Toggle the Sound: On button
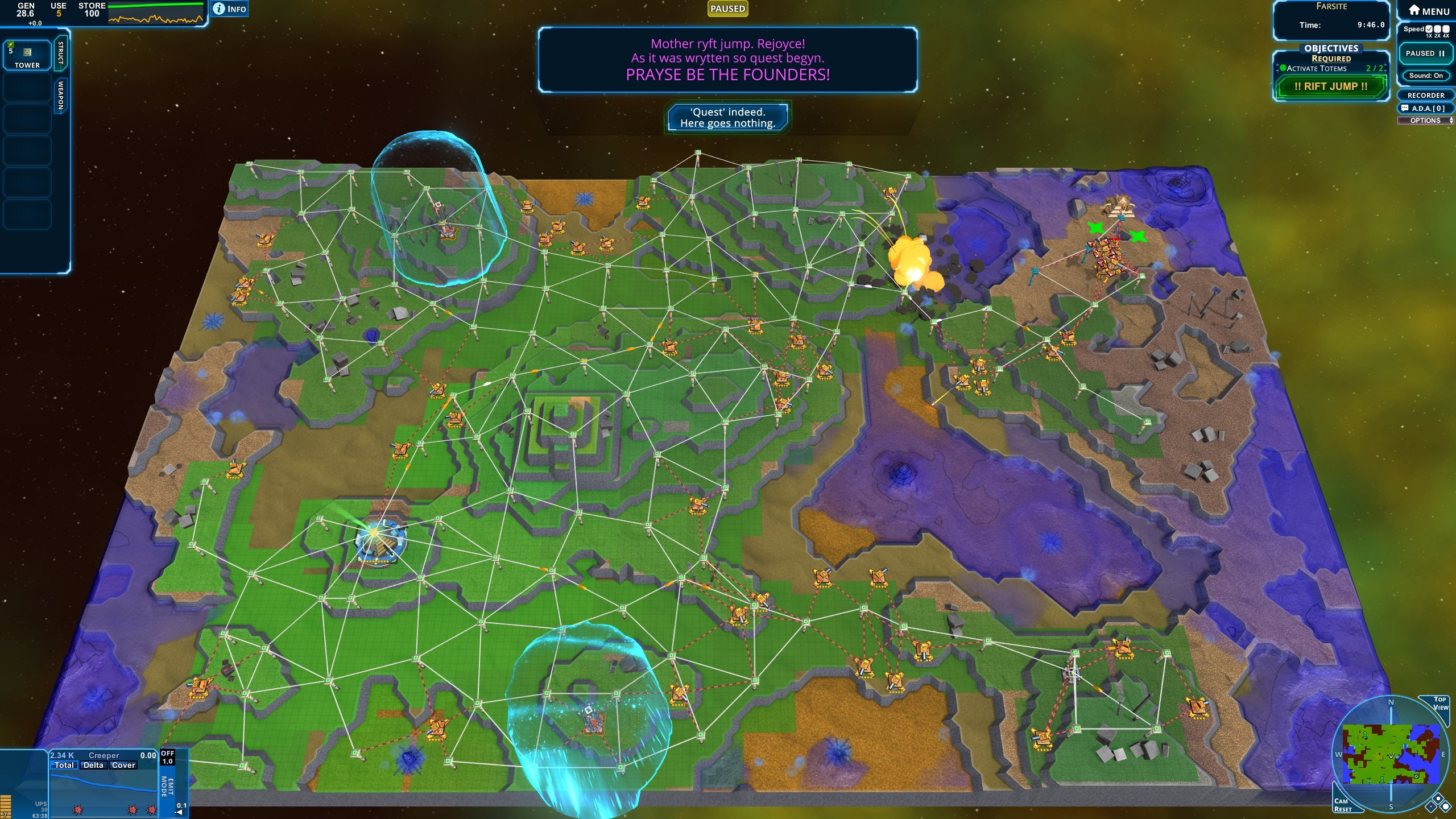The width and height of the screenshot is (1456, 819). tap(1425, 76)
